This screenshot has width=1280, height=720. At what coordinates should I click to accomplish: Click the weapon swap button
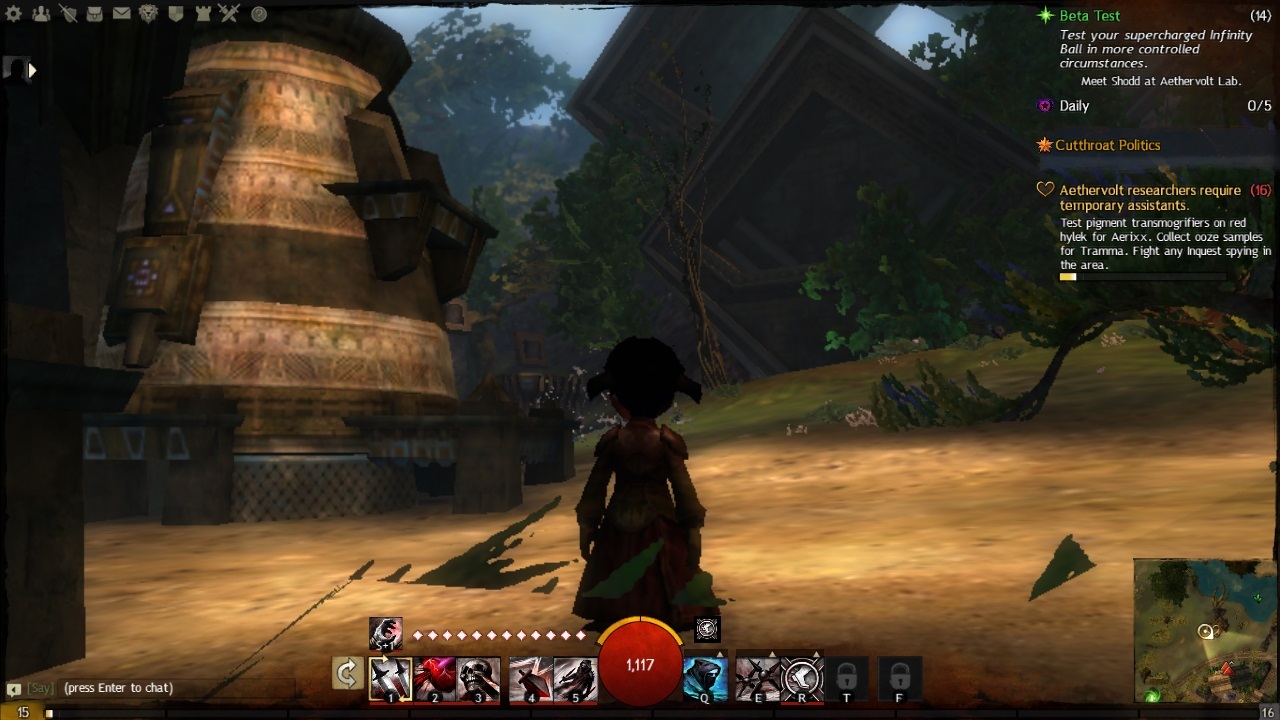347,674
